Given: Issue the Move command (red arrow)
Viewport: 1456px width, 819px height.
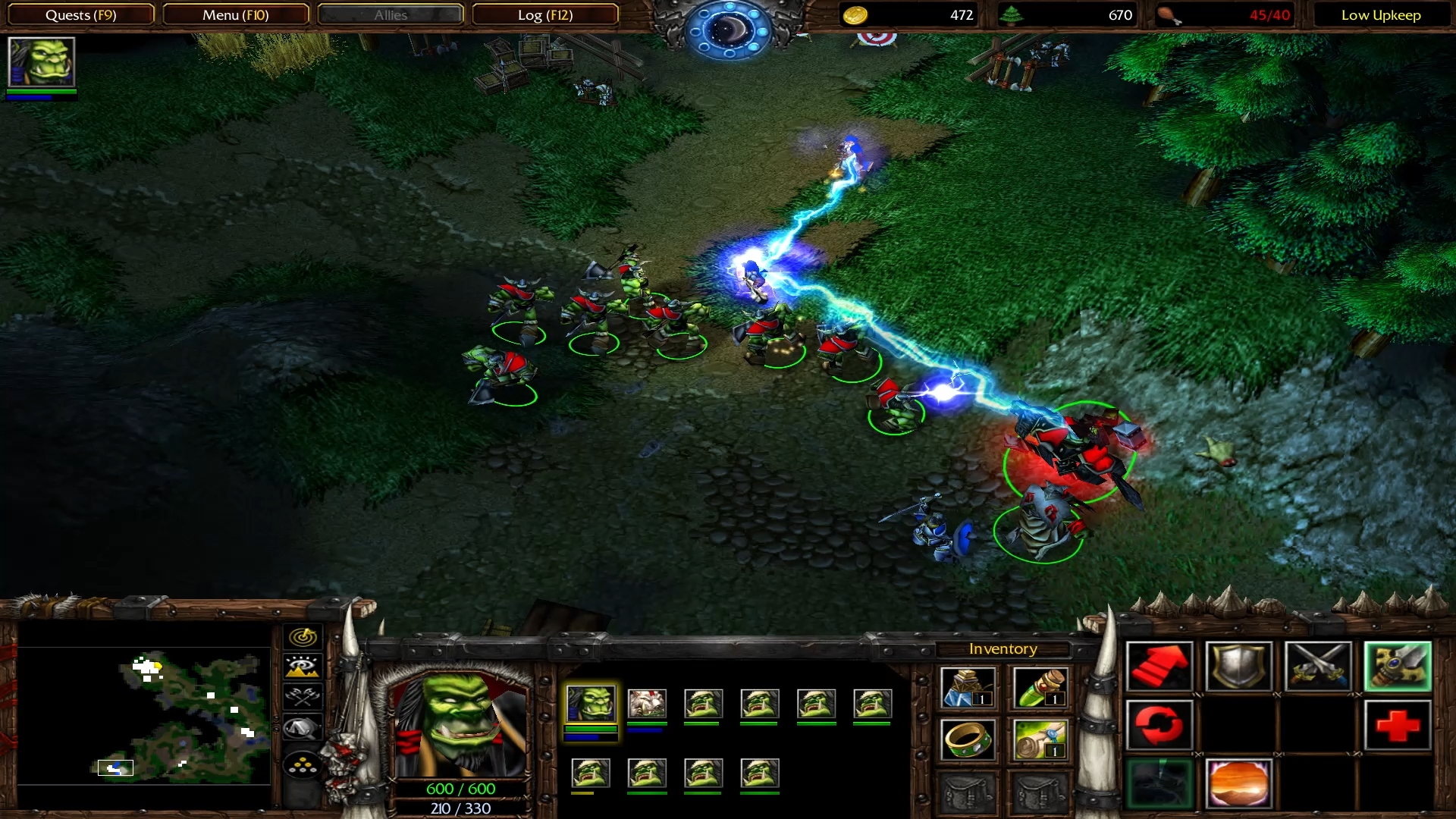Looking at the screenshot, I should 1159,667.
